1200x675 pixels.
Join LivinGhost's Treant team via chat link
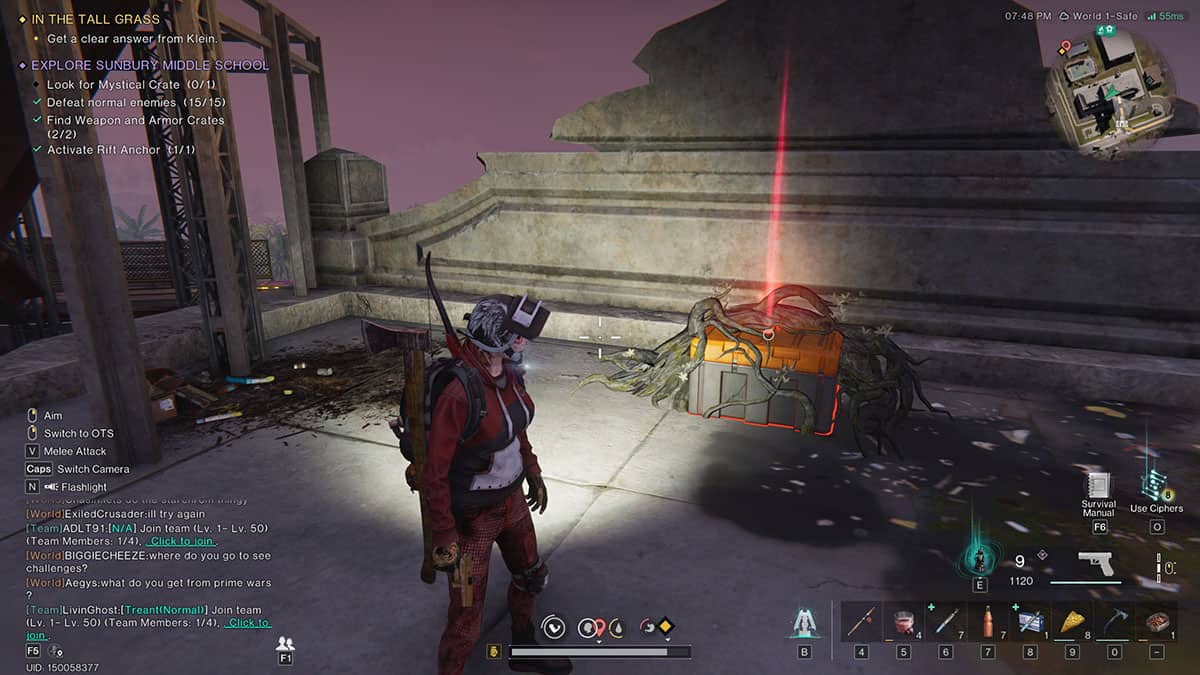click(x=246, y=623)
